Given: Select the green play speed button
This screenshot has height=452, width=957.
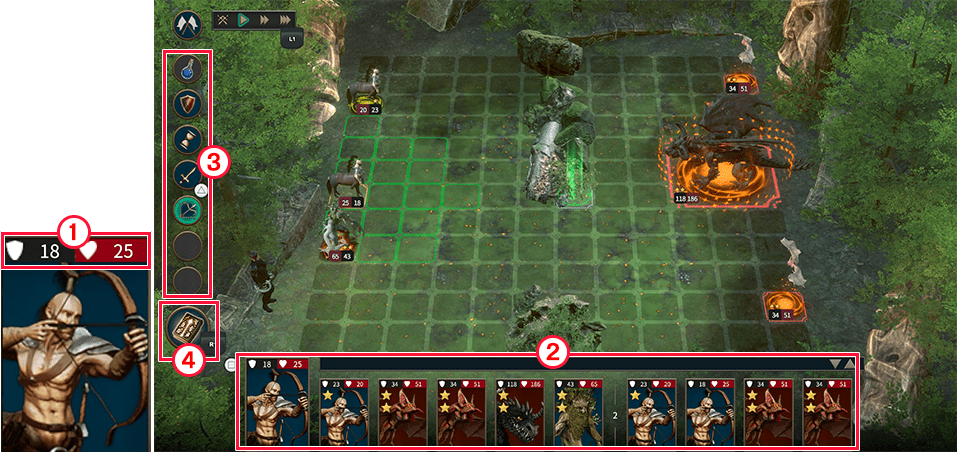Looking at the screenshot, I should 242,19.
